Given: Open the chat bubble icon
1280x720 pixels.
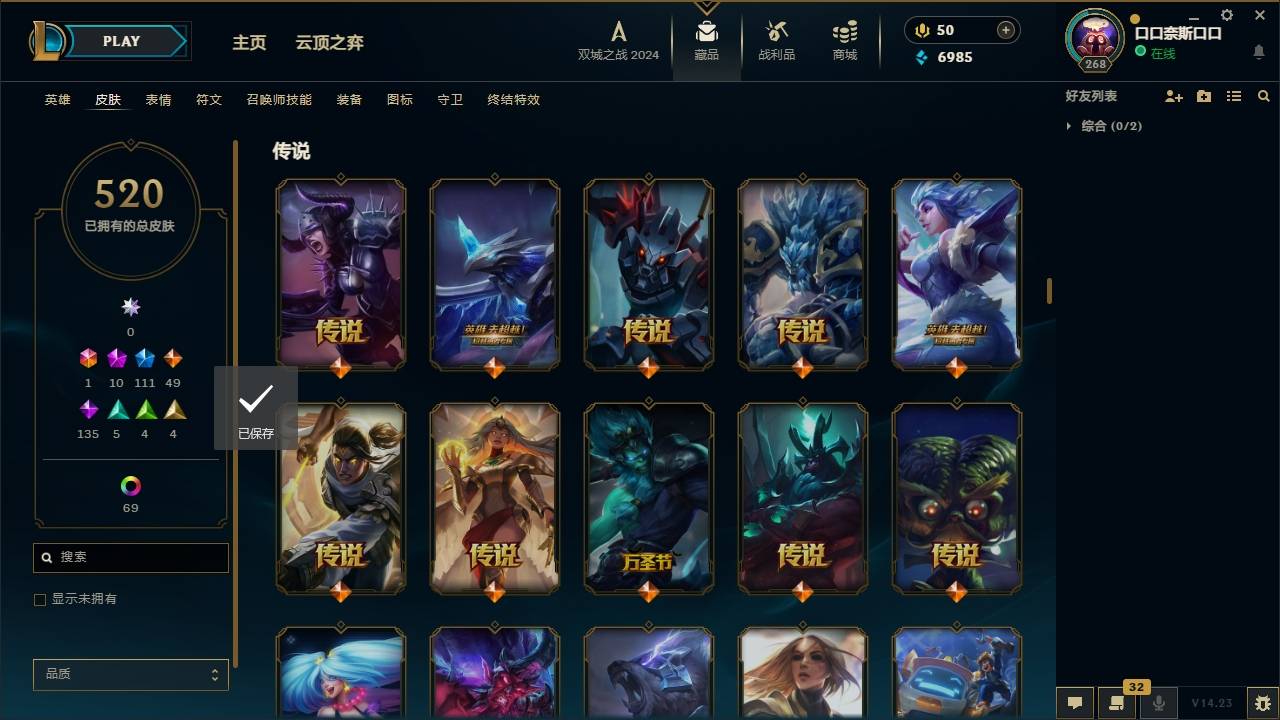Looking at the screenshot, I should [1075, 703].
